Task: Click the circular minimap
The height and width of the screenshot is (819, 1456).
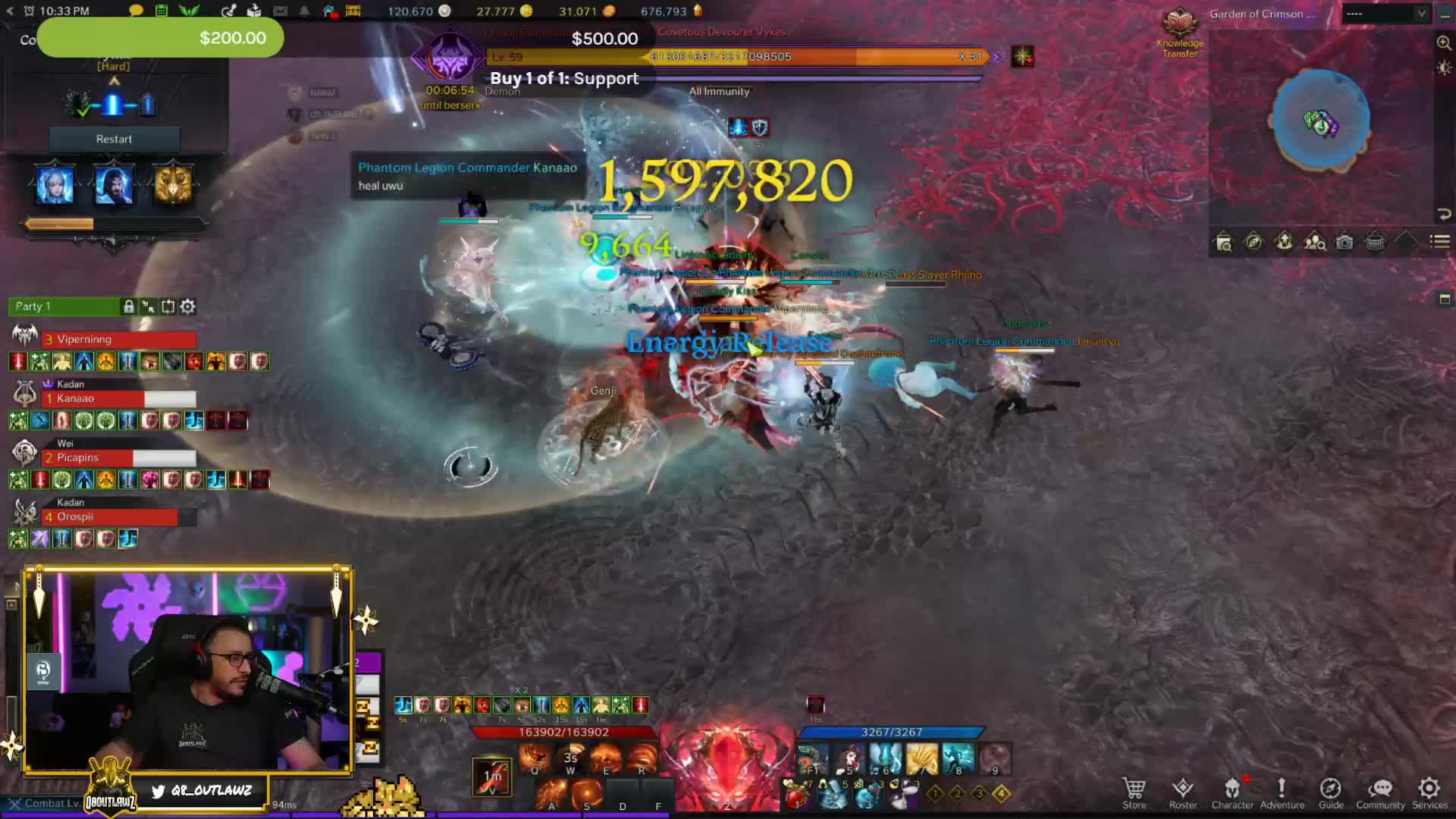Action: click(1321, 120)
